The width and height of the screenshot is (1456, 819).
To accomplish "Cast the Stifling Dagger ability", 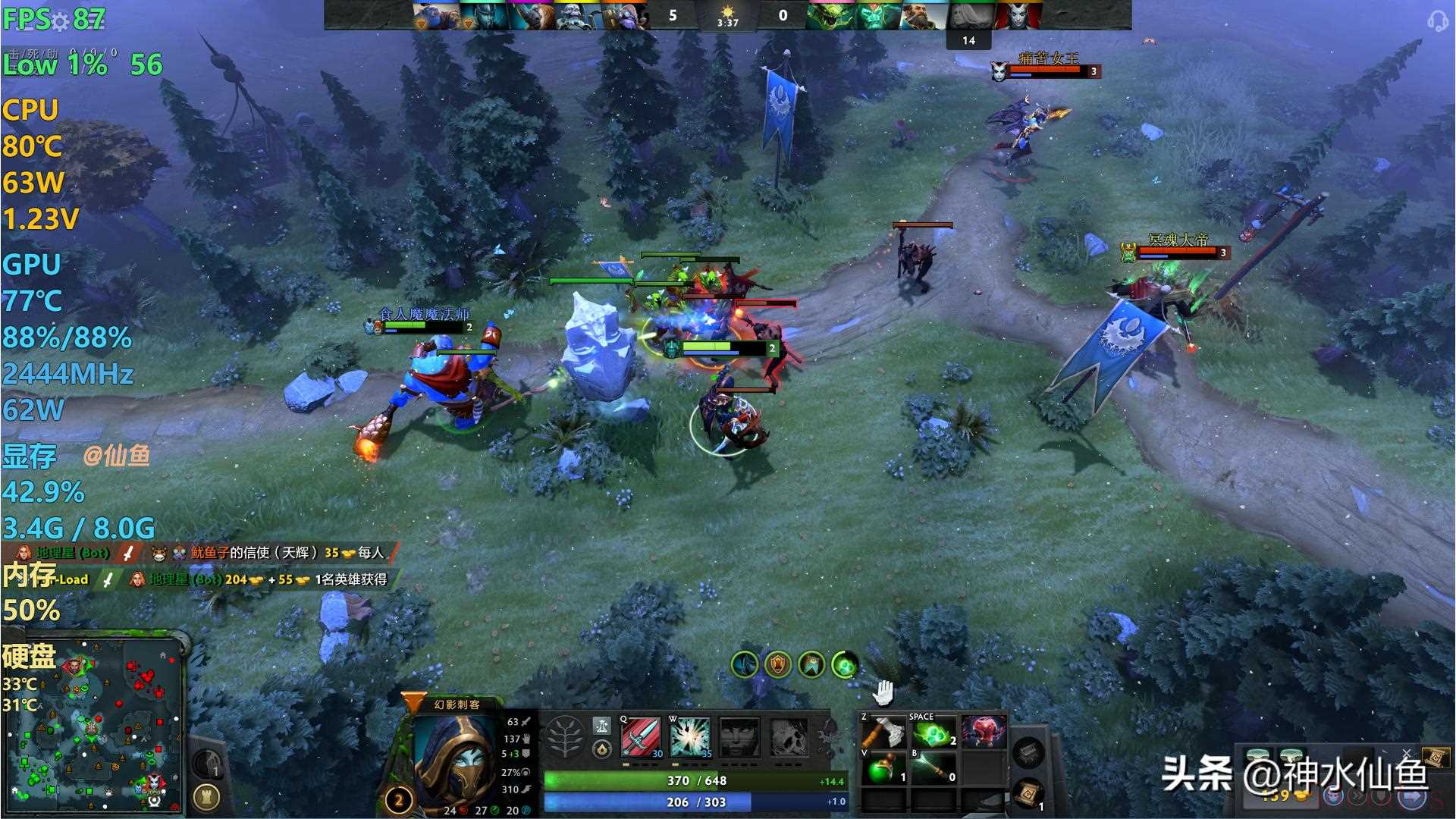I will 641,736.
